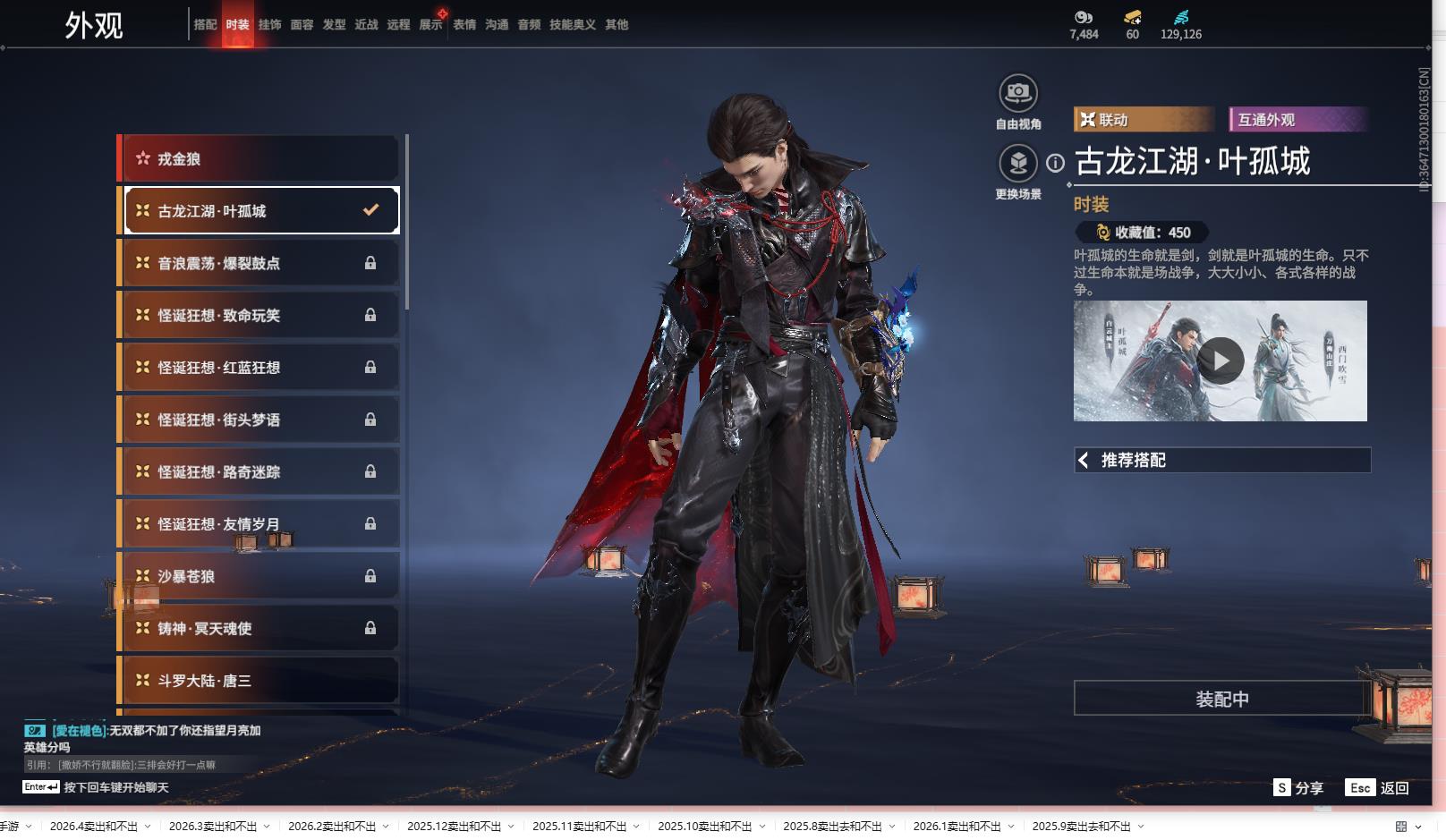Select the 铸神·冥天魂使 outfit
The image size is (1446, 840).
pos(259,628)
